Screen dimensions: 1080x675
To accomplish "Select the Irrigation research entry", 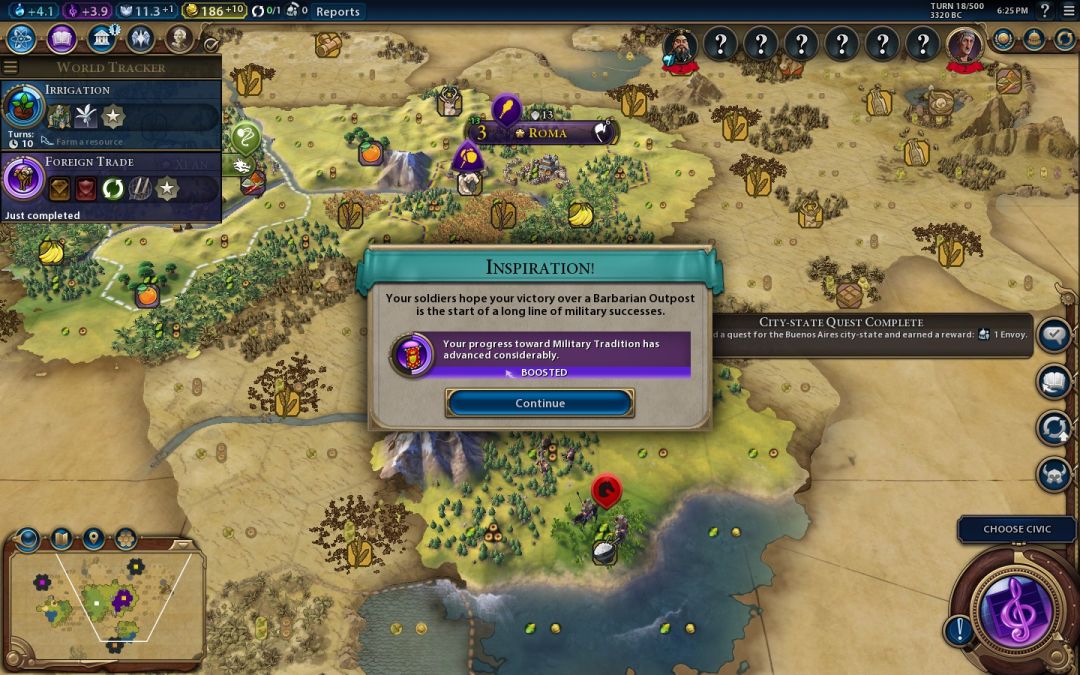I will (110, 113).
